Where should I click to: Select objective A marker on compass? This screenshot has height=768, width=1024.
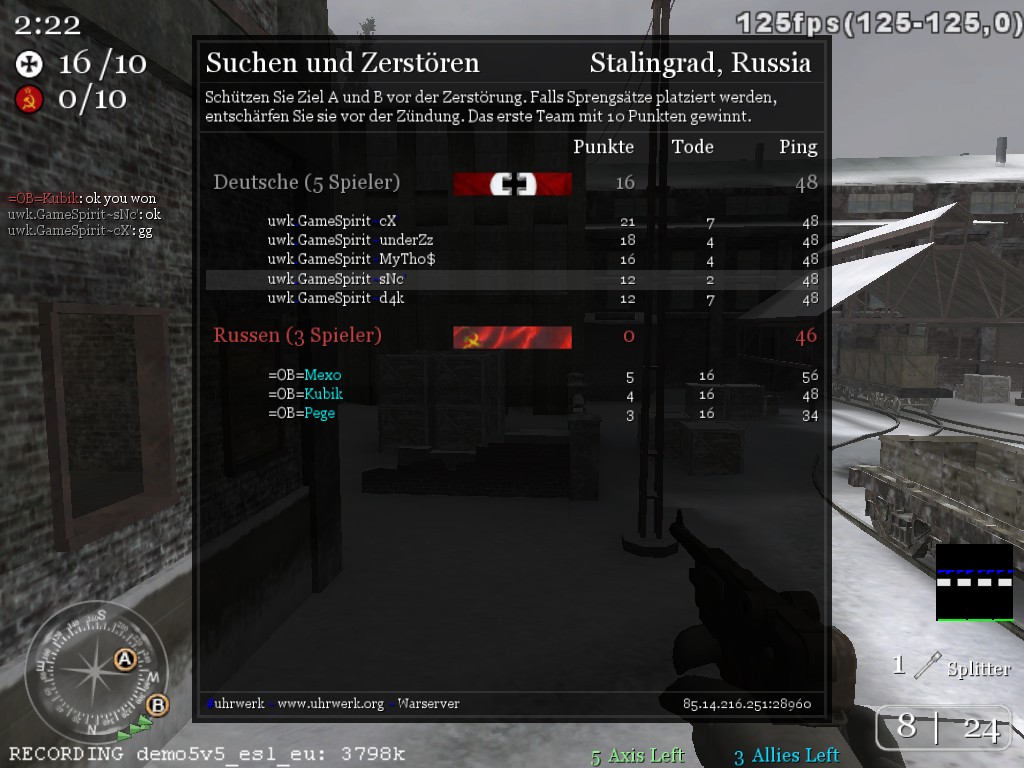[125, 659]
